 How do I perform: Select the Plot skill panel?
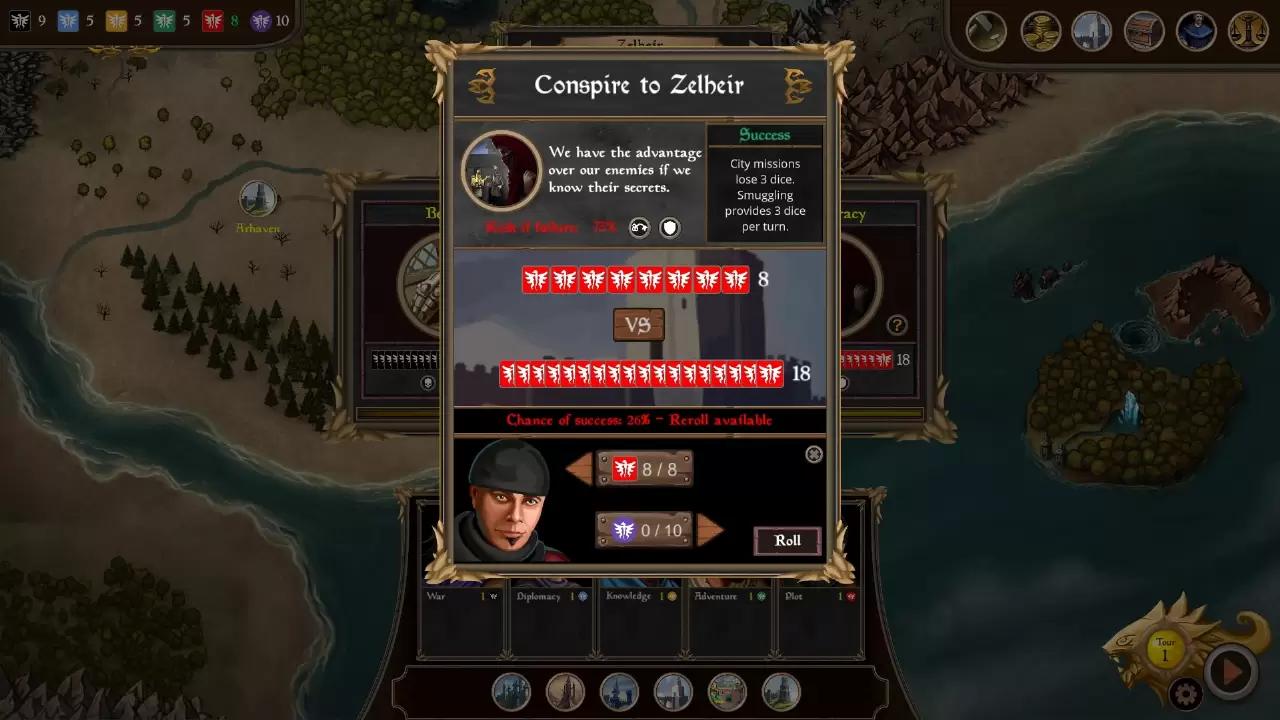(x=819, y=620)
